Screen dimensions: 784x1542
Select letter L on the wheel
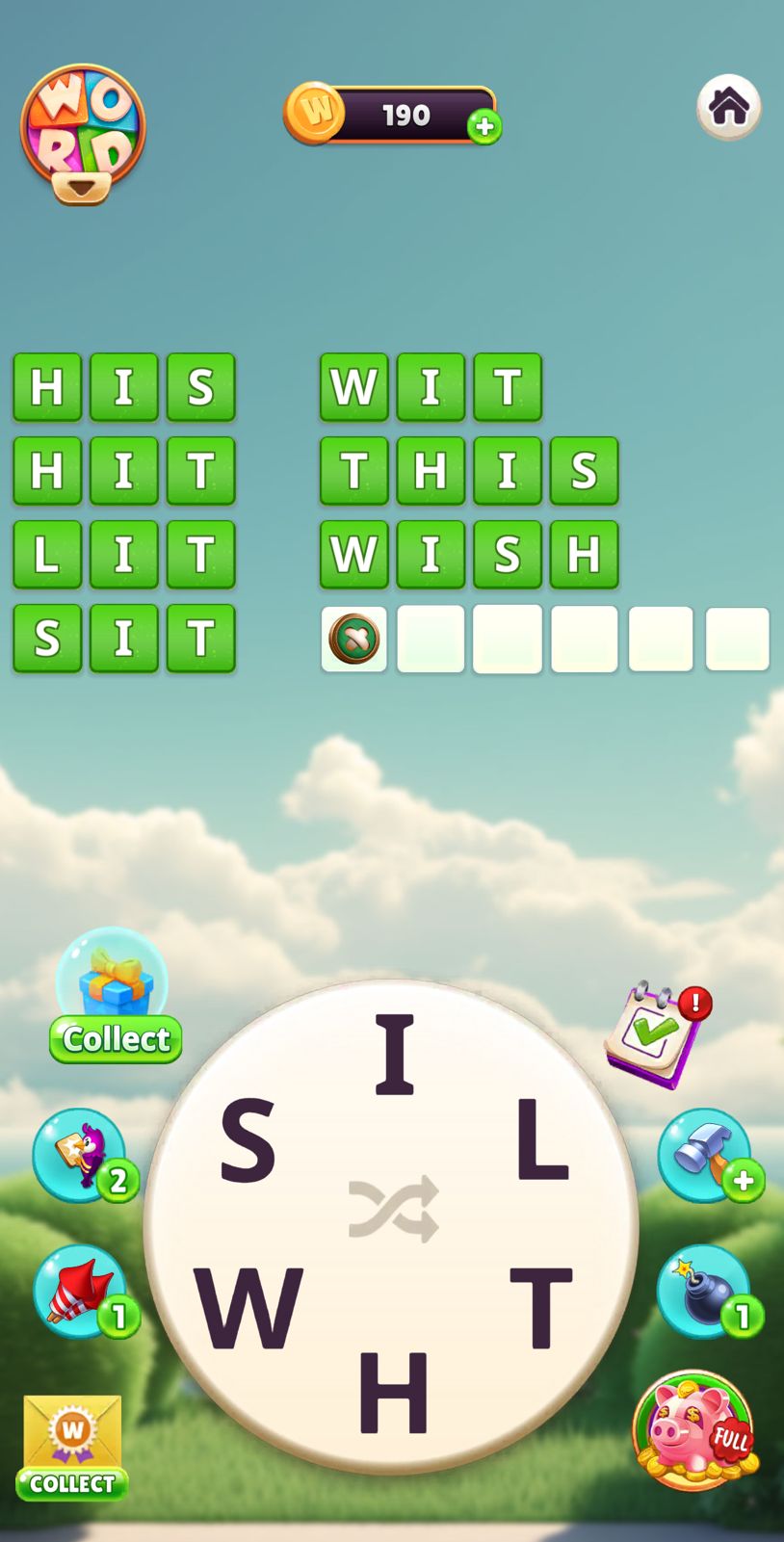541,1139
